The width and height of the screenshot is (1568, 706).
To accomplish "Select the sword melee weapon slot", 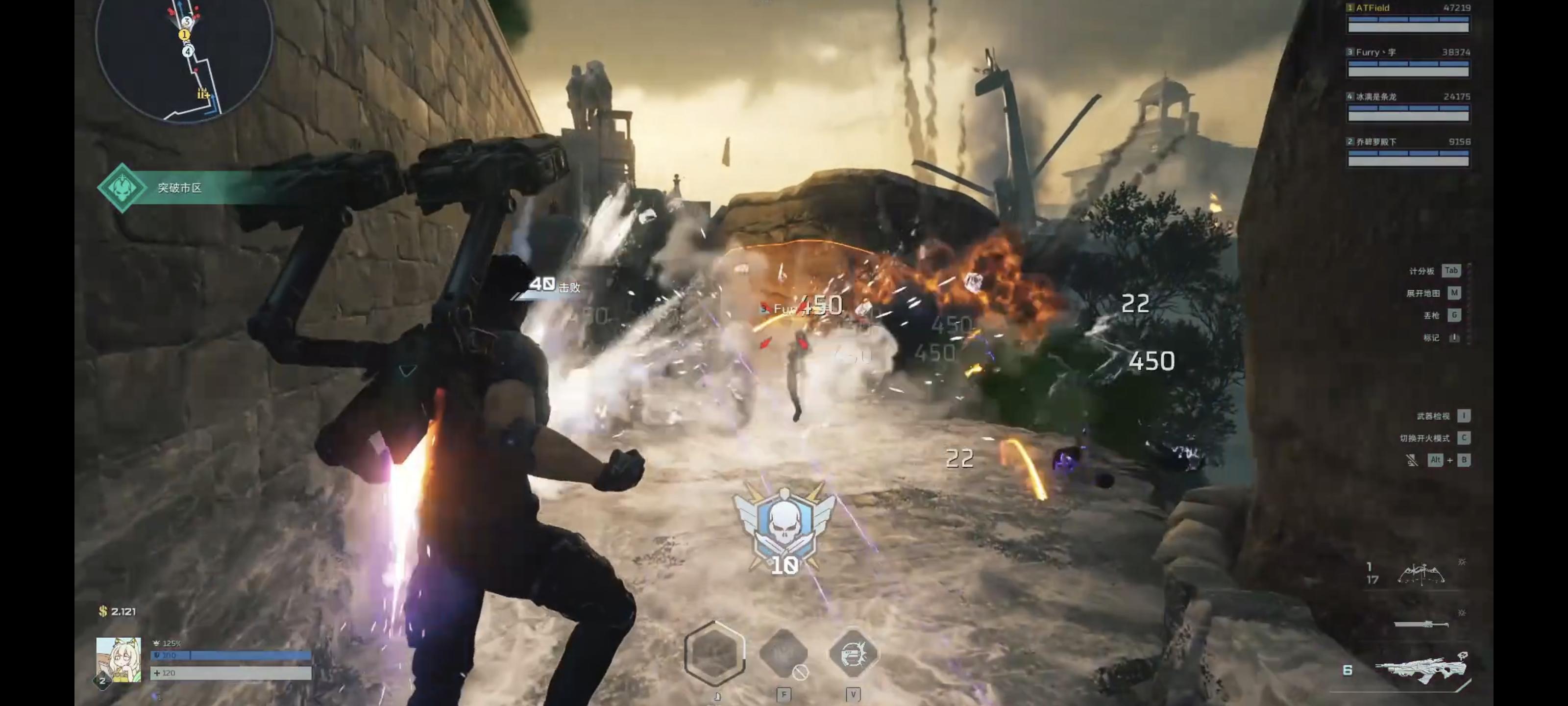I will 1421,624.
